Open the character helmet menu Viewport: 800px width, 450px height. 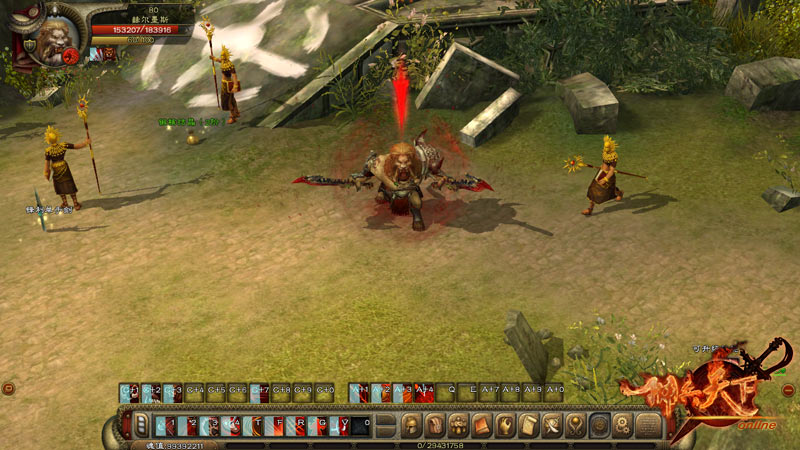click(411, 426)
